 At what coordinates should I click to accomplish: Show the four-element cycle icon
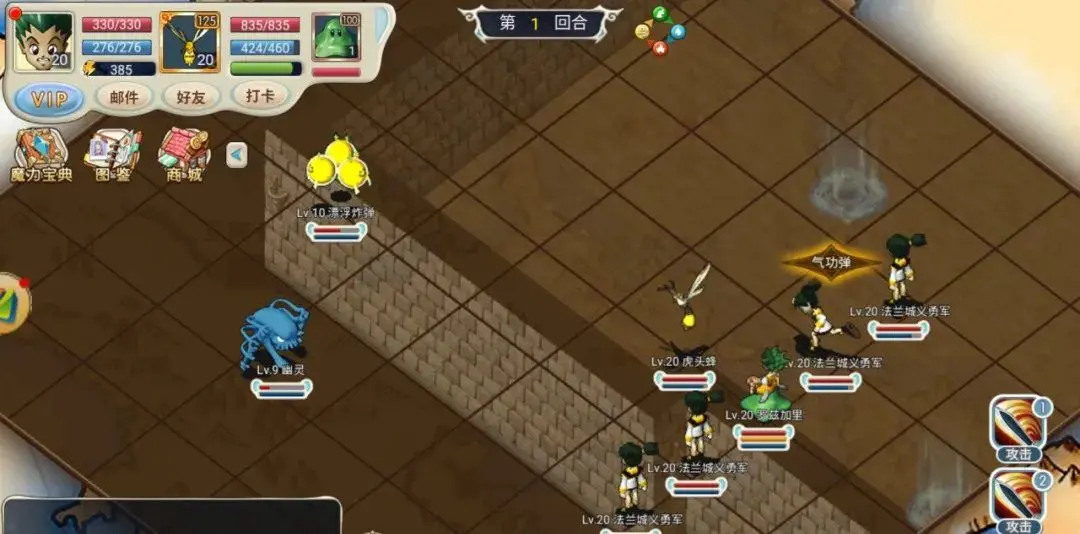coord(660,31)
